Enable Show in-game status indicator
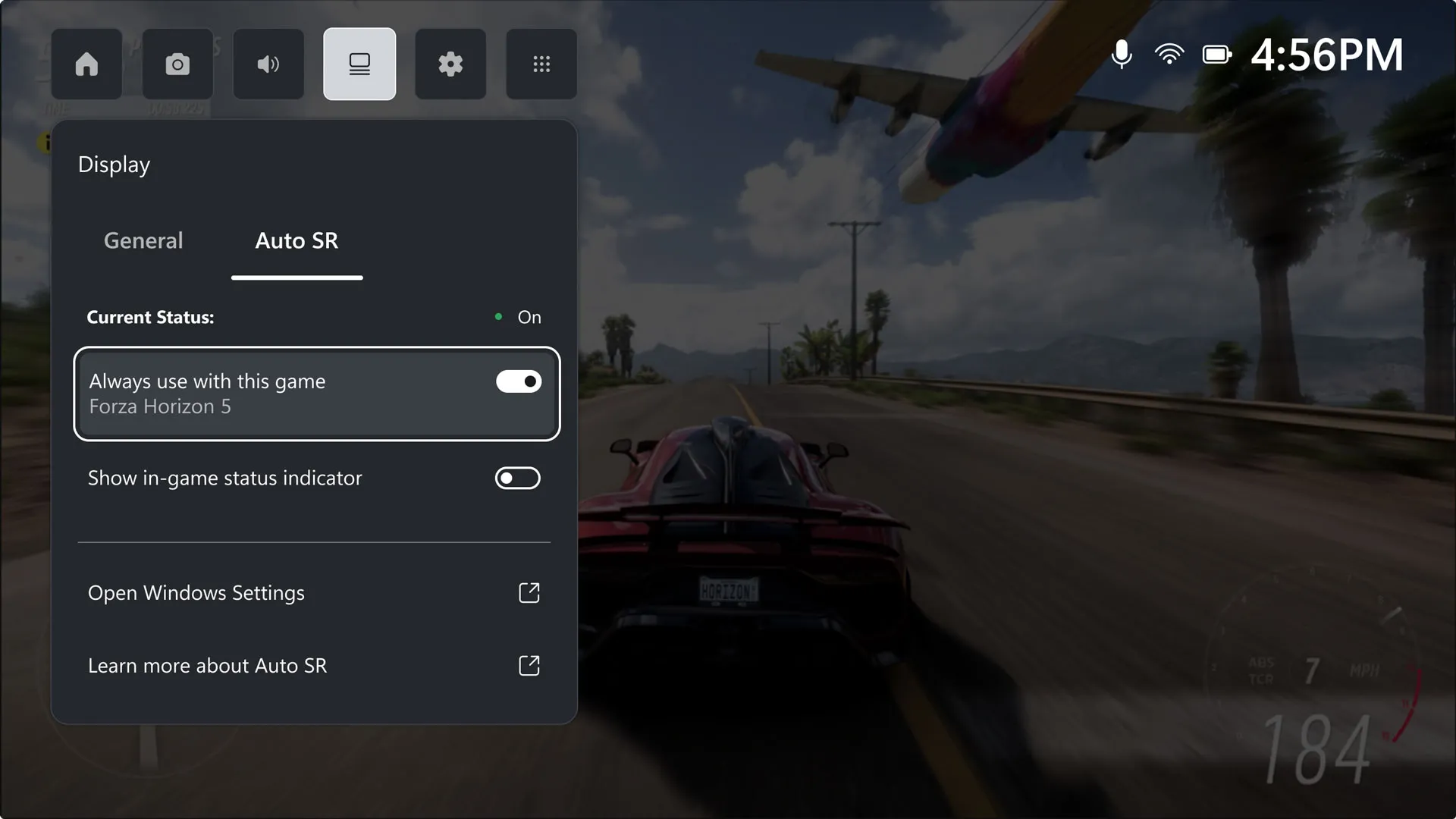Image resolution: width=1456 pixels, height=819 pixels. (x=518, y=478)
